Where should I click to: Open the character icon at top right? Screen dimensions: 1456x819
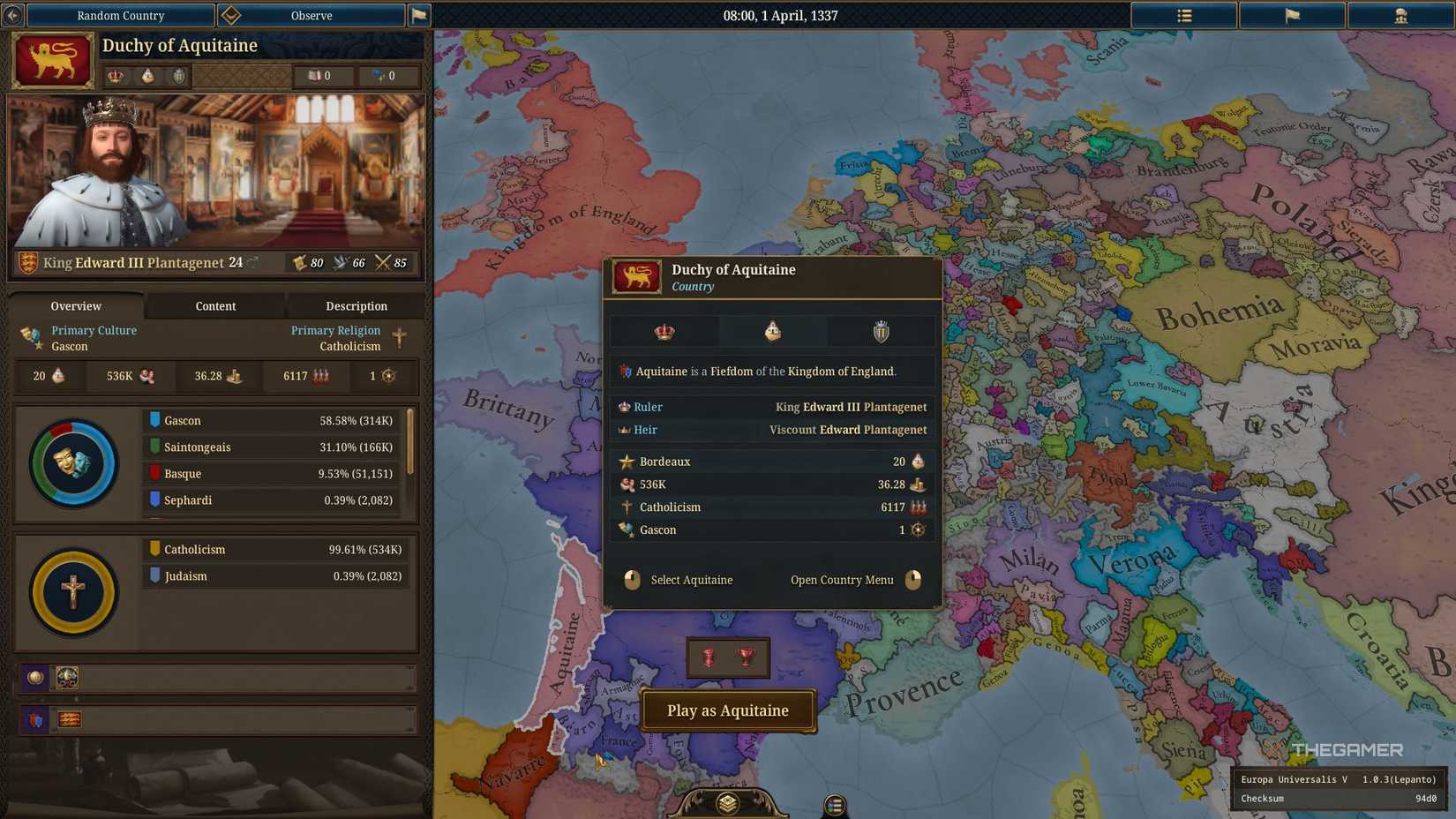(x=1401, y=15)
